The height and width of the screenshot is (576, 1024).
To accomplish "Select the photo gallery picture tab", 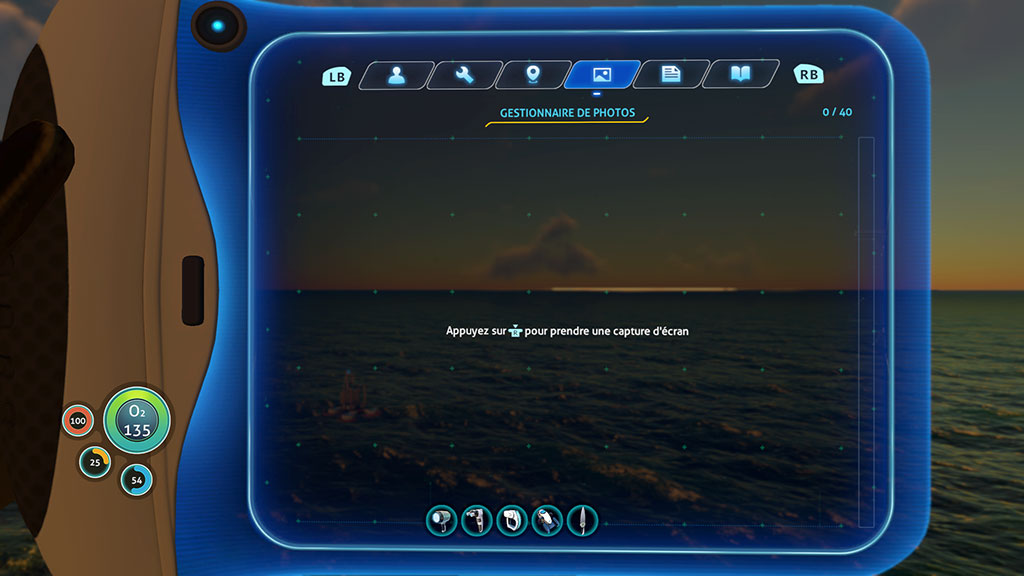I will pos(602,75).
